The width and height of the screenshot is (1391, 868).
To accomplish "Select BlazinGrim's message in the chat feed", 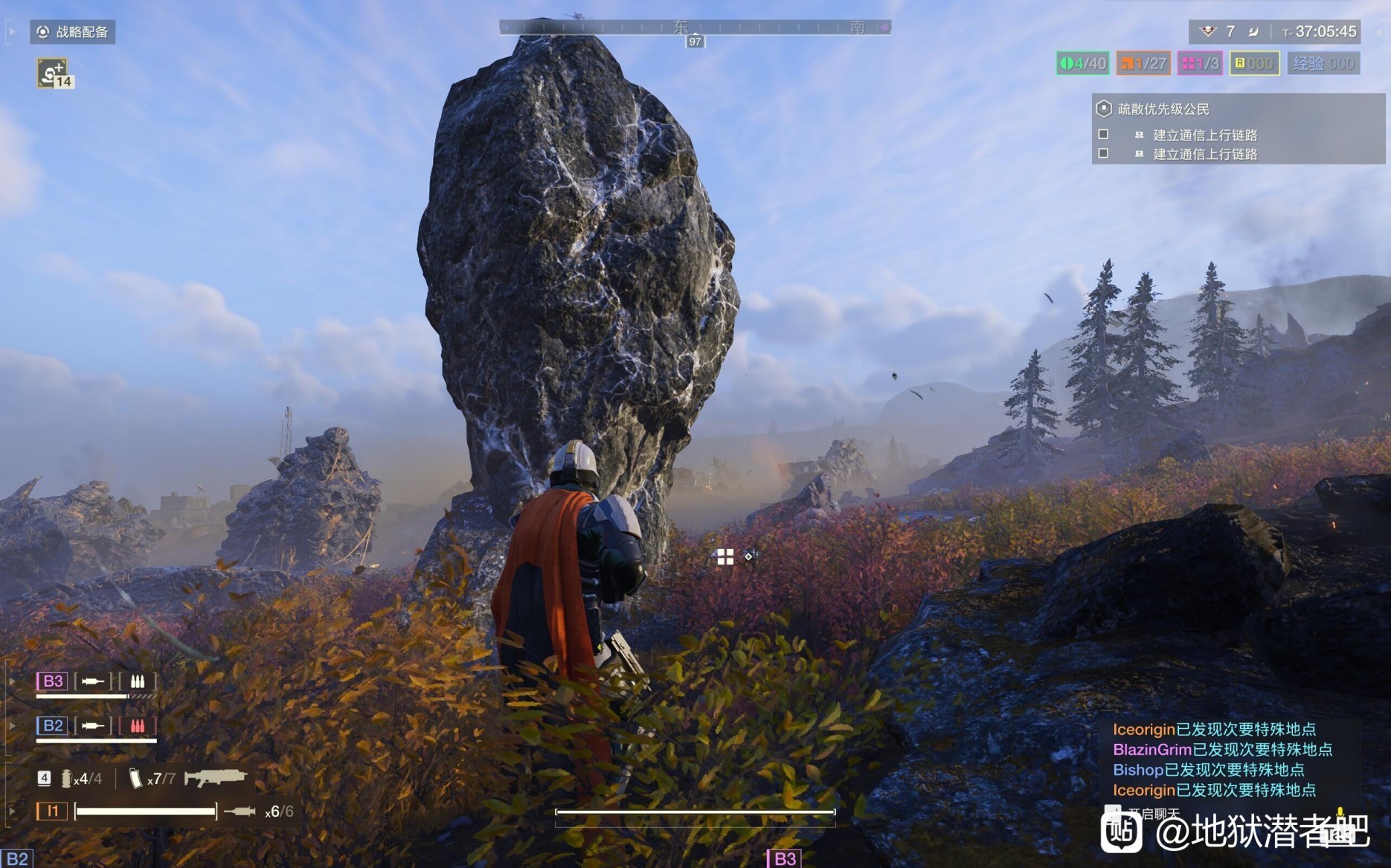I will pos(1222,750).
